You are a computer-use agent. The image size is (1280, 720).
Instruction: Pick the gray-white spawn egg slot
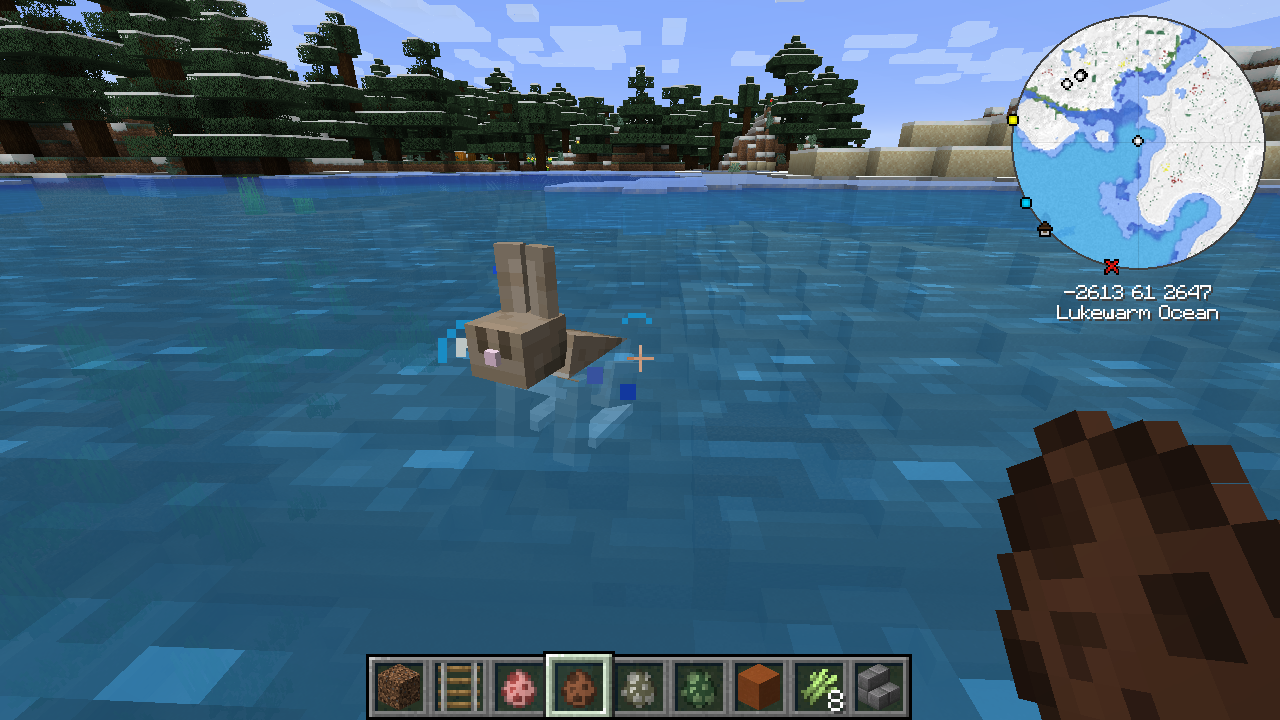638,687
